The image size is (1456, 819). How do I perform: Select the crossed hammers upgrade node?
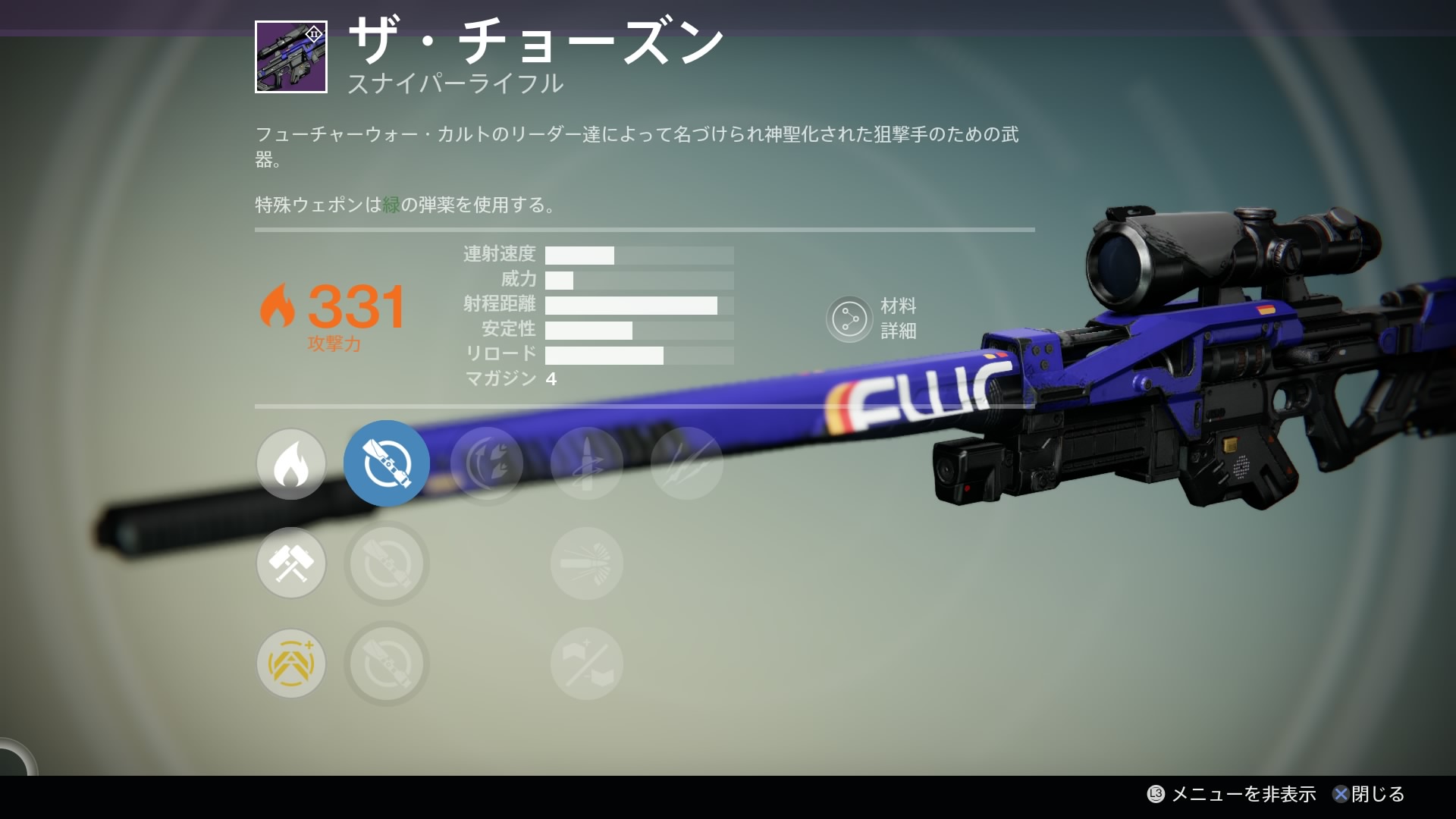pos(291,563)
